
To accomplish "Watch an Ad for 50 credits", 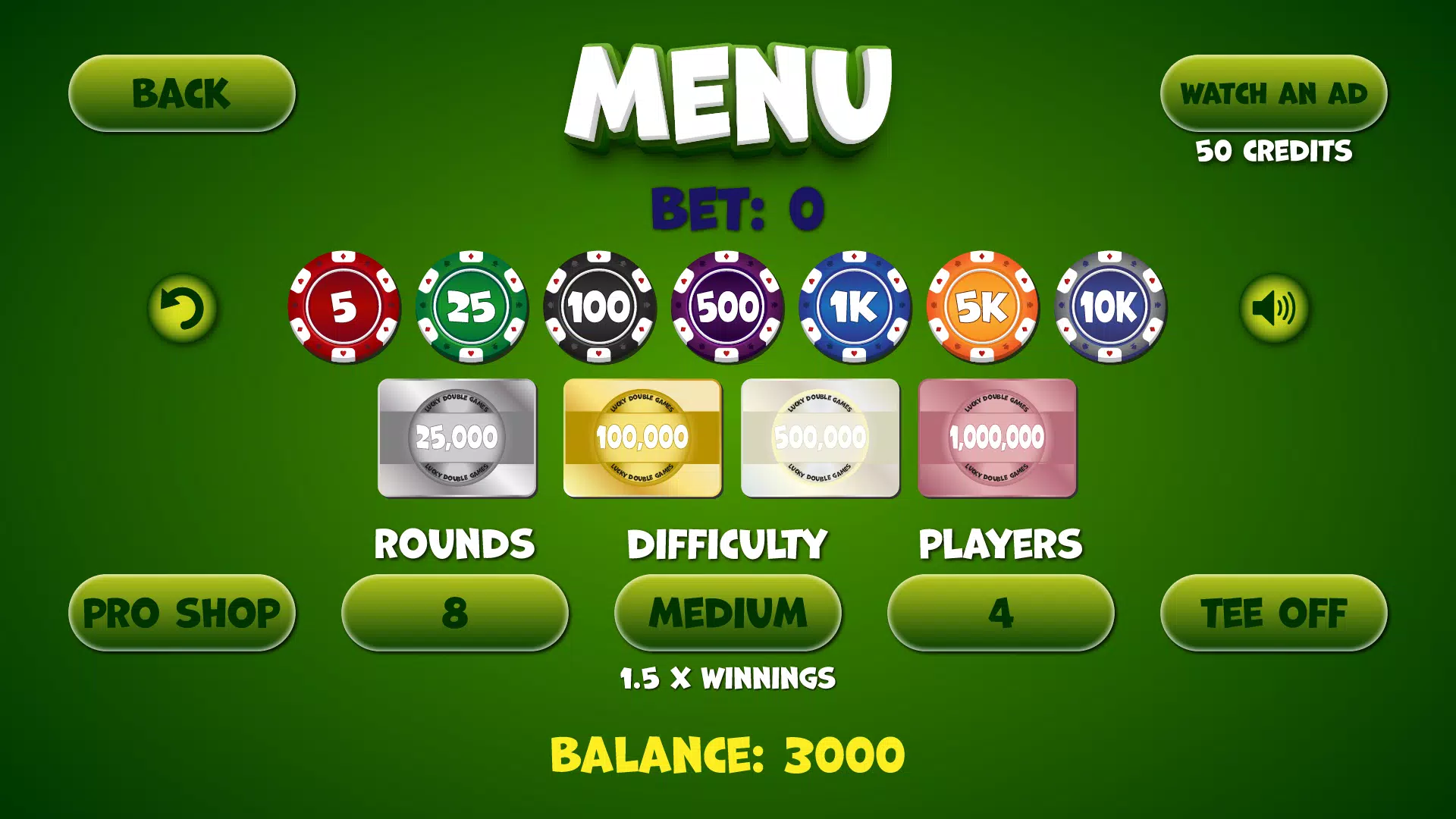I will (x=1274, y=93).
